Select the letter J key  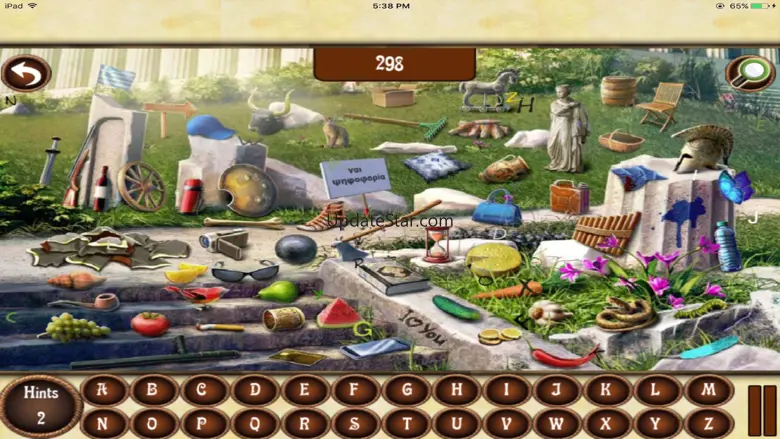(557, 391)
